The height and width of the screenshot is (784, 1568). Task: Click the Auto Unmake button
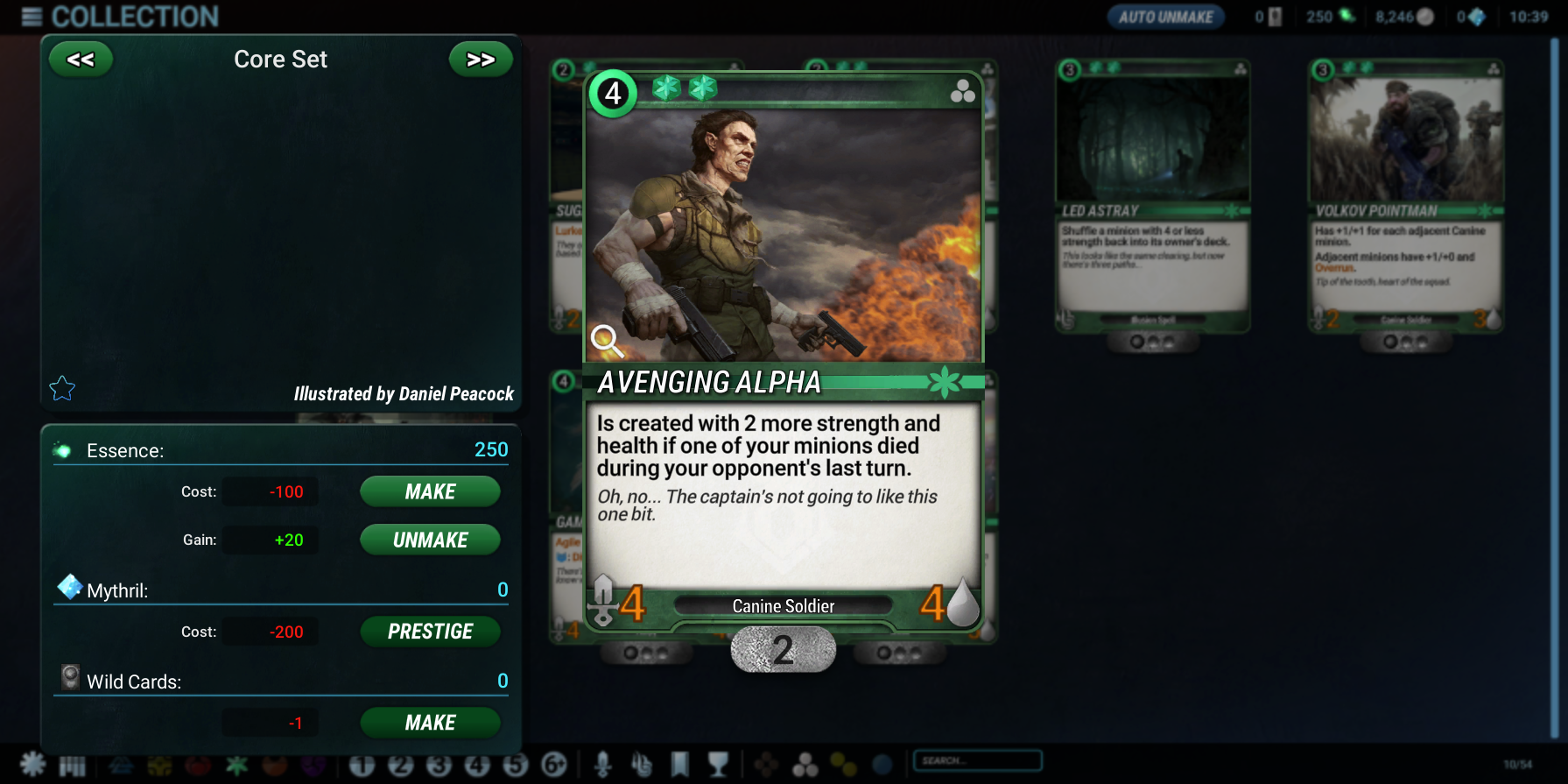(x=1165, y=17)
